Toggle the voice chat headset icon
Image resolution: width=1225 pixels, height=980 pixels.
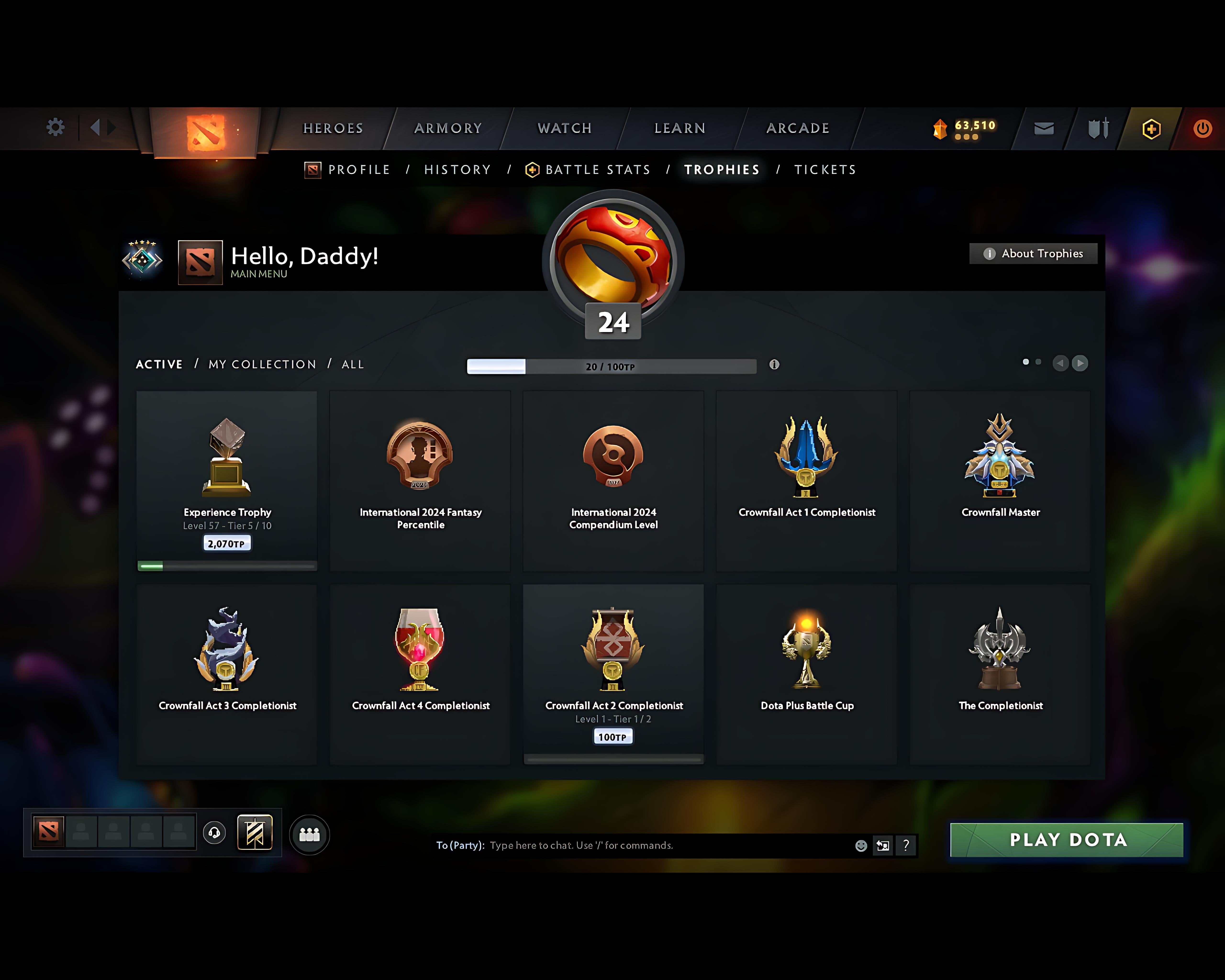[215, 833]
